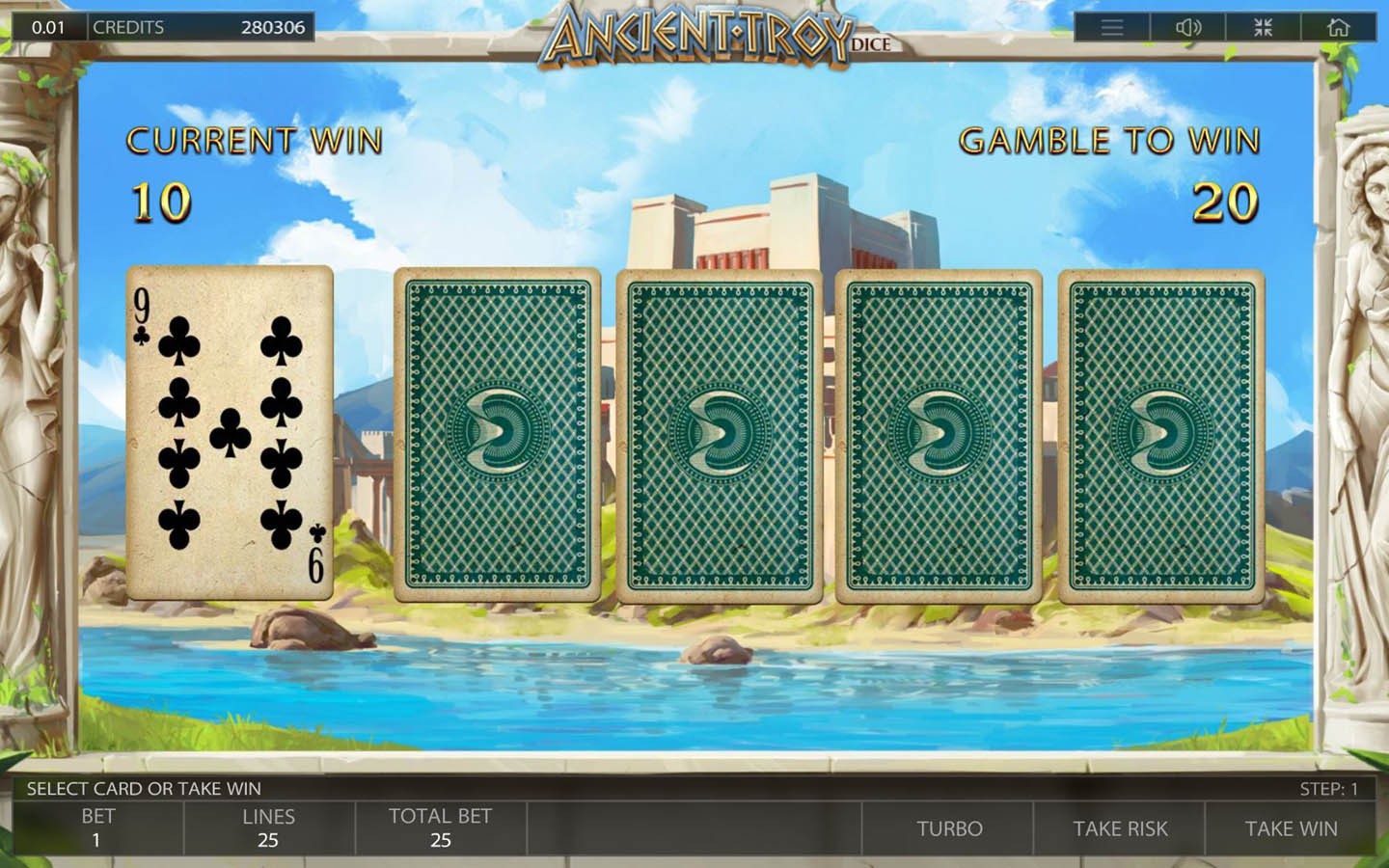
Task: Mute the game sound with the speaker icon
Action: (x=1188, y=27)
